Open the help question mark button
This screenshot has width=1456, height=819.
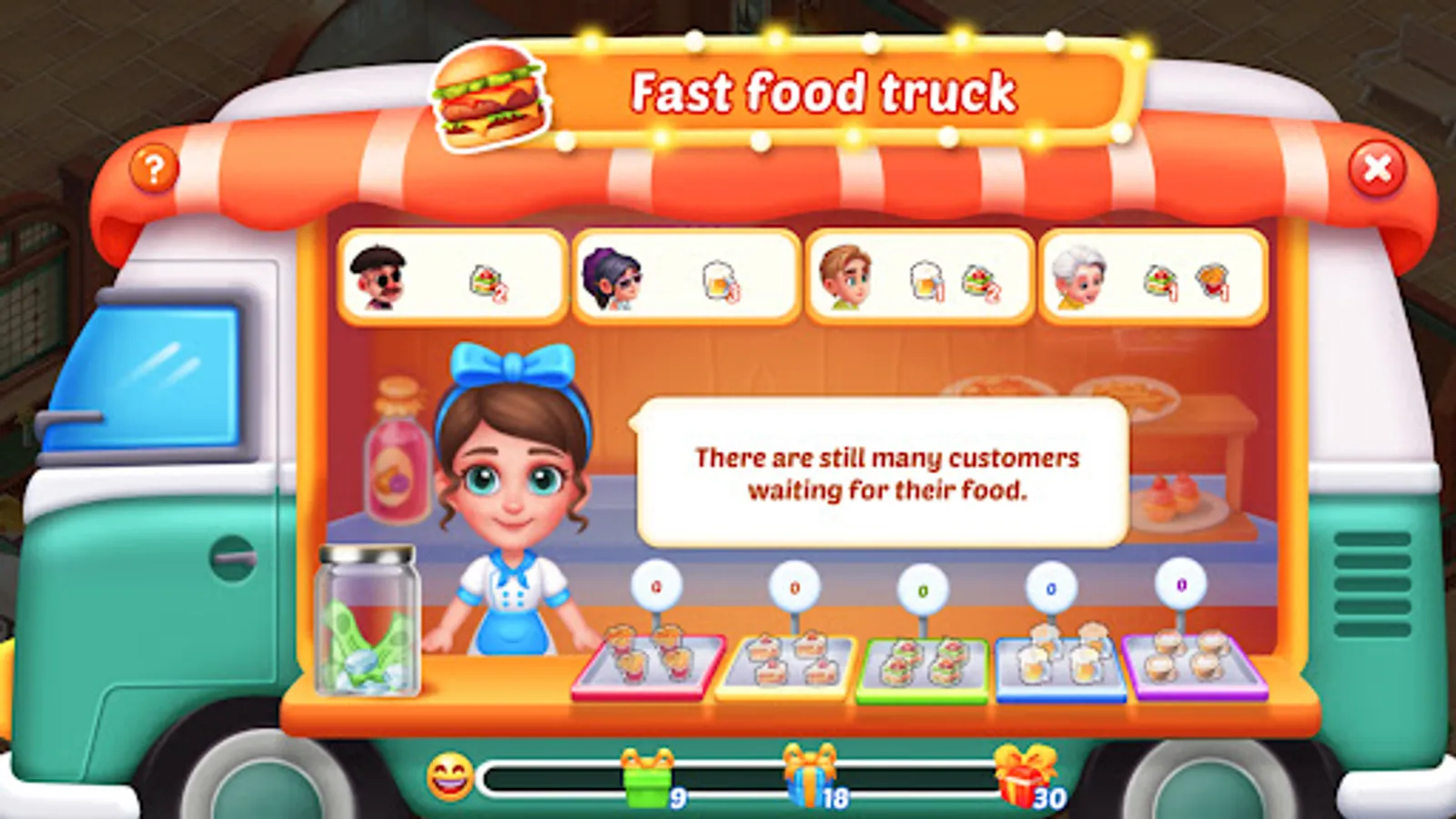click(x=155, y=168)
